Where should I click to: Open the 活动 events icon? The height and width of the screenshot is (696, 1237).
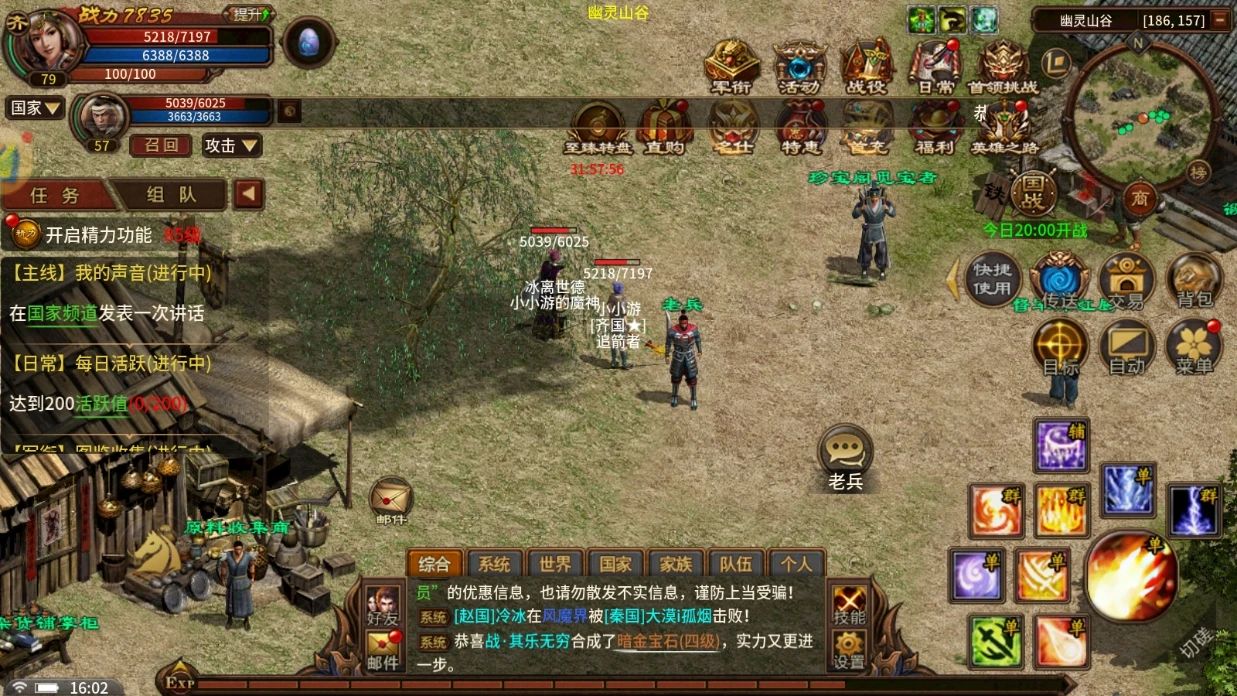(799, 67)
